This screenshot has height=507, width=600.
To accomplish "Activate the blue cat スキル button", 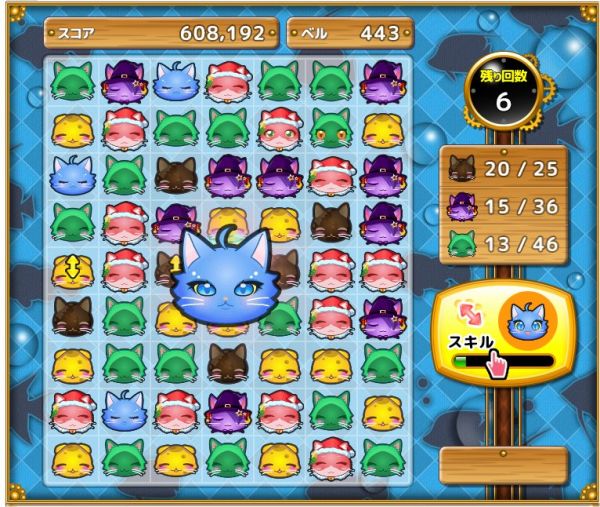I will point(495,332).
